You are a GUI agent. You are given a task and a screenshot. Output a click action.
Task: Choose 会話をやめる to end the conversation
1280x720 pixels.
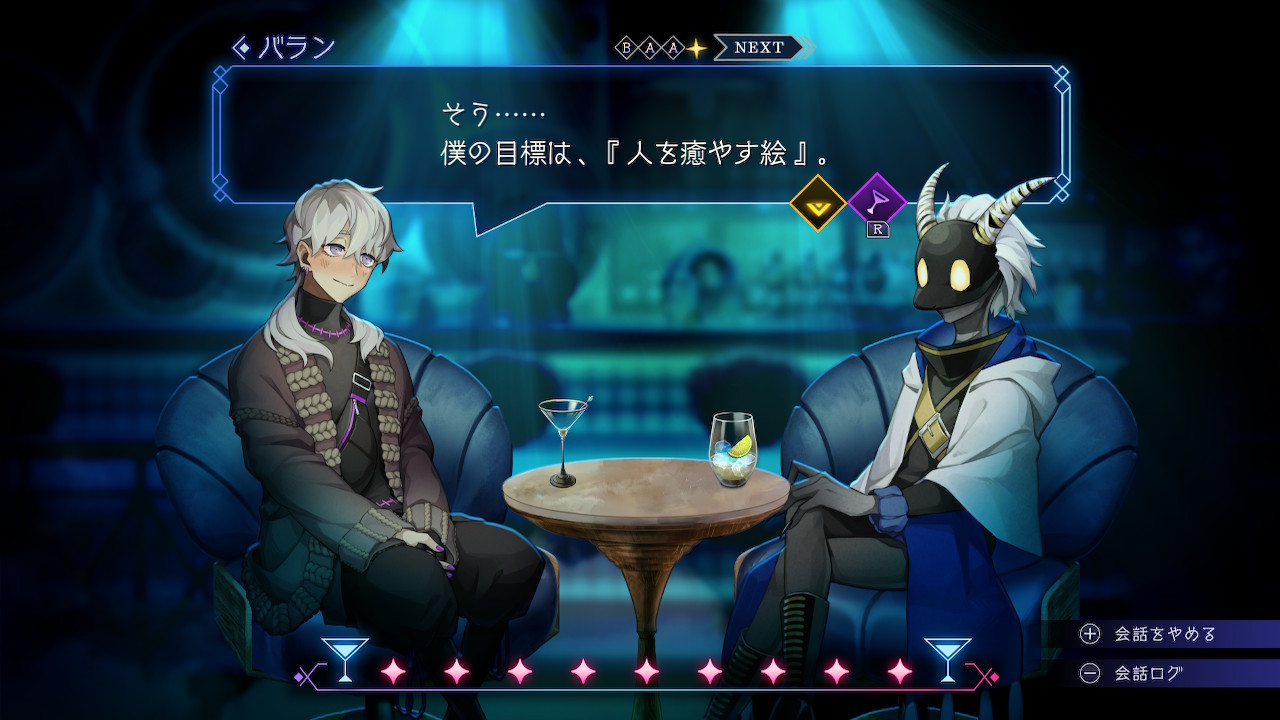coord(1165,633)
